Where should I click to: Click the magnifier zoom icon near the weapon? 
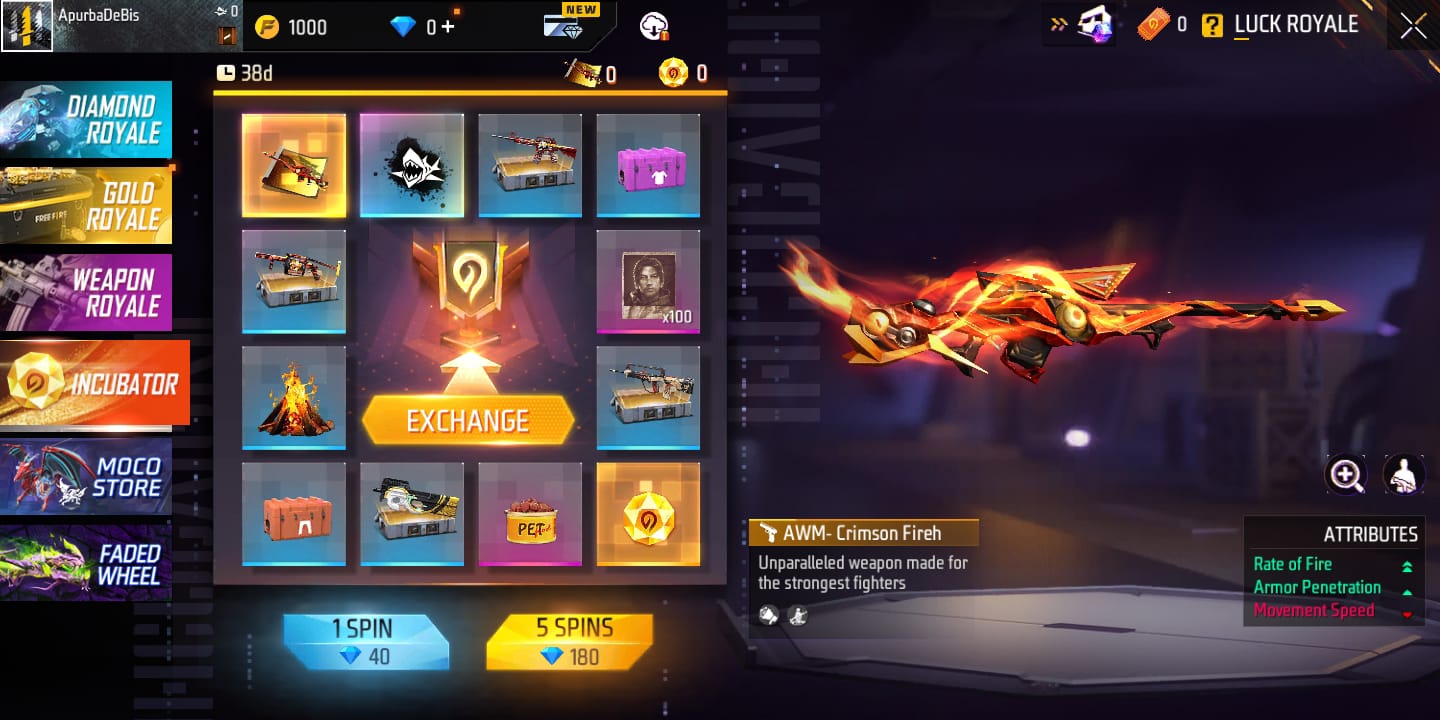(1346, 474)
